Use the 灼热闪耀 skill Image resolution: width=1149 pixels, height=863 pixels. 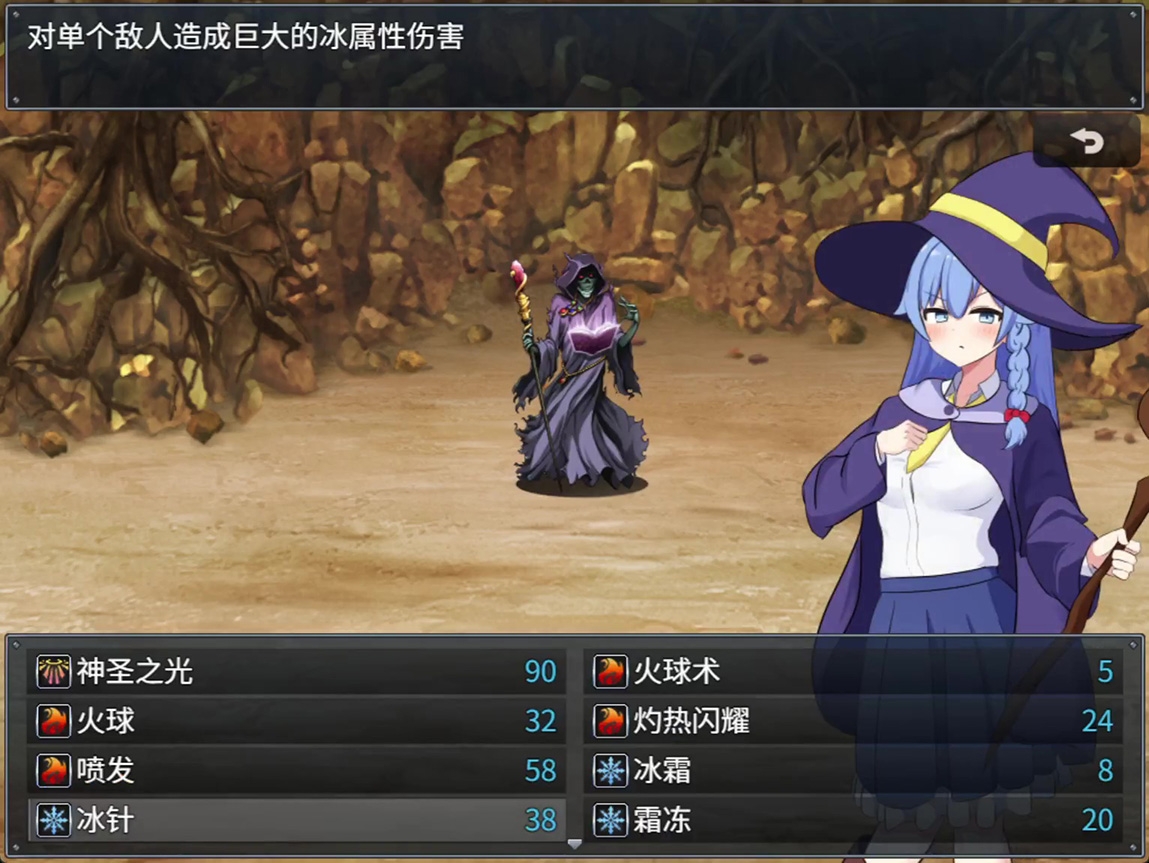(853, 721)
